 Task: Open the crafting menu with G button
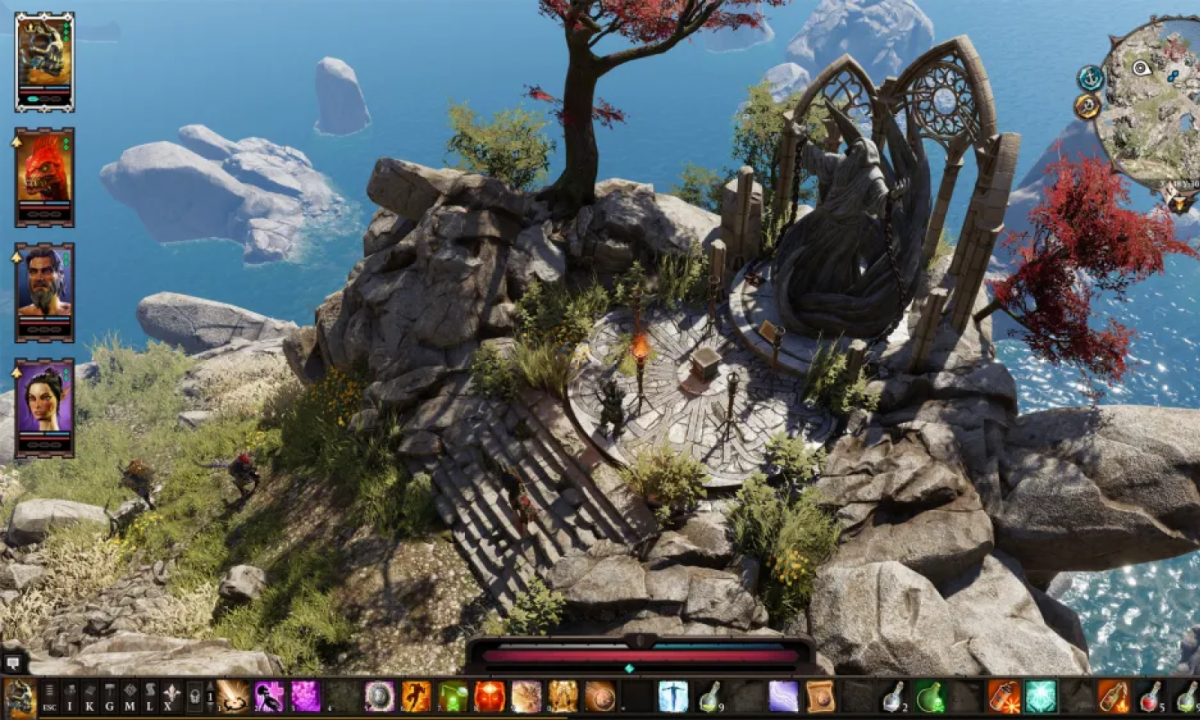[110, 696]
